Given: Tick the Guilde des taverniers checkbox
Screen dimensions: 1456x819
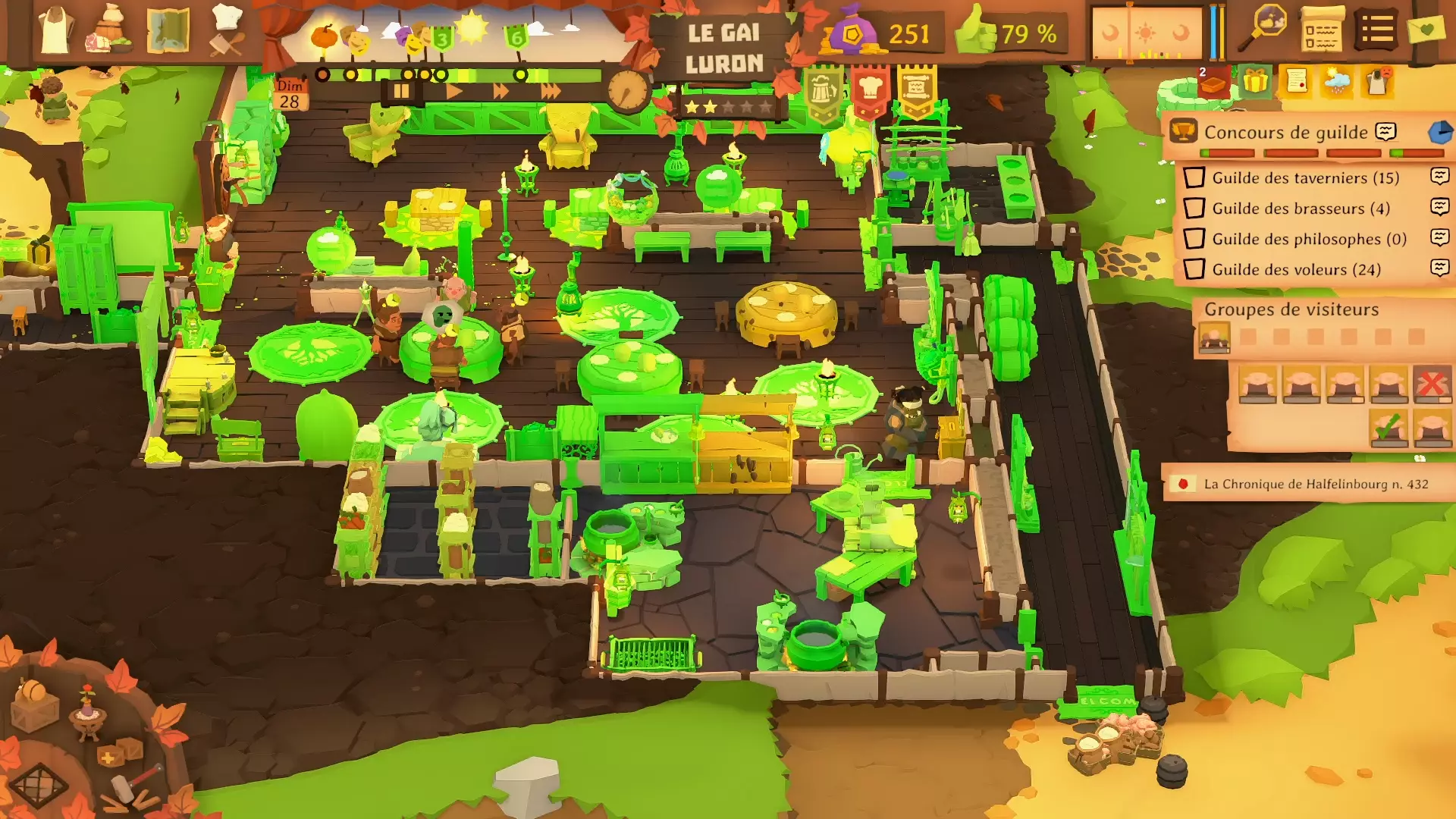Looking at the screenshot, I should click(x=1194, y=177).
